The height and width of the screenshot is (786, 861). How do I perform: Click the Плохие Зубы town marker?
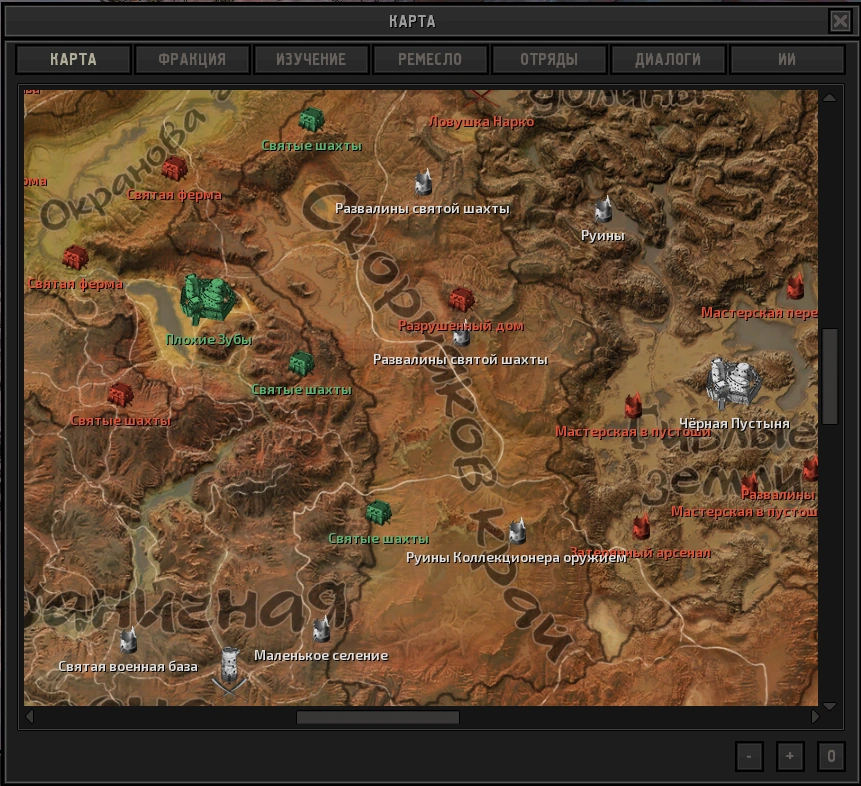click(208, 299)
